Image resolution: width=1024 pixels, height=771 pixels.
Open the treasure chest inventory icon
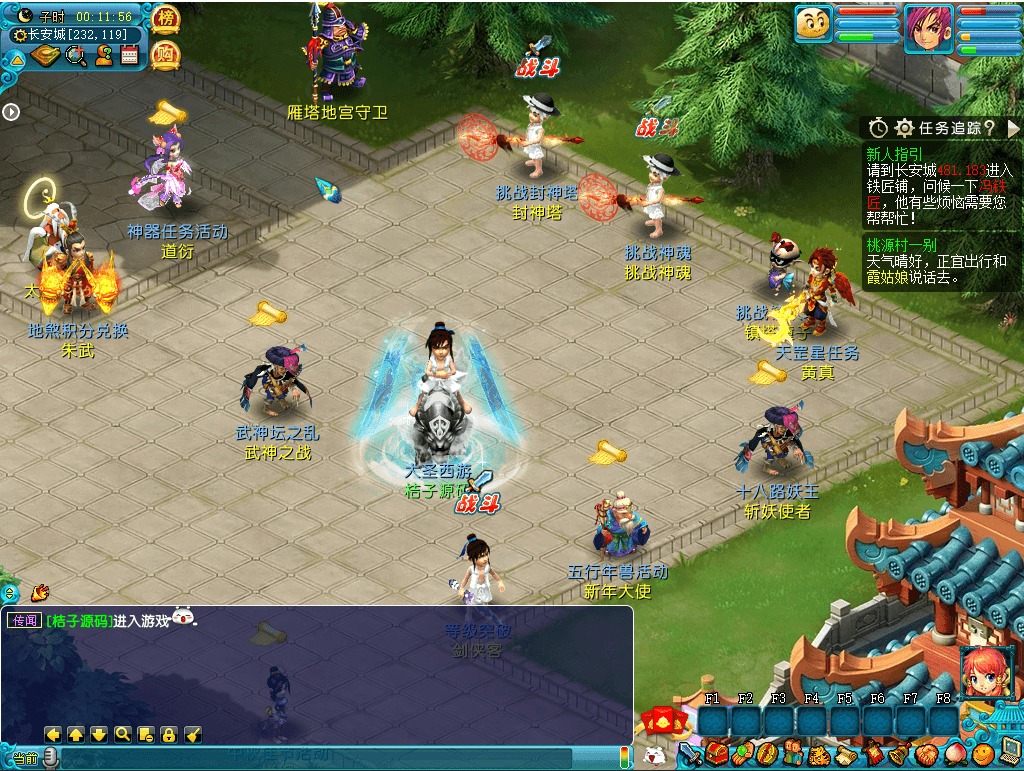coord(716,754)
